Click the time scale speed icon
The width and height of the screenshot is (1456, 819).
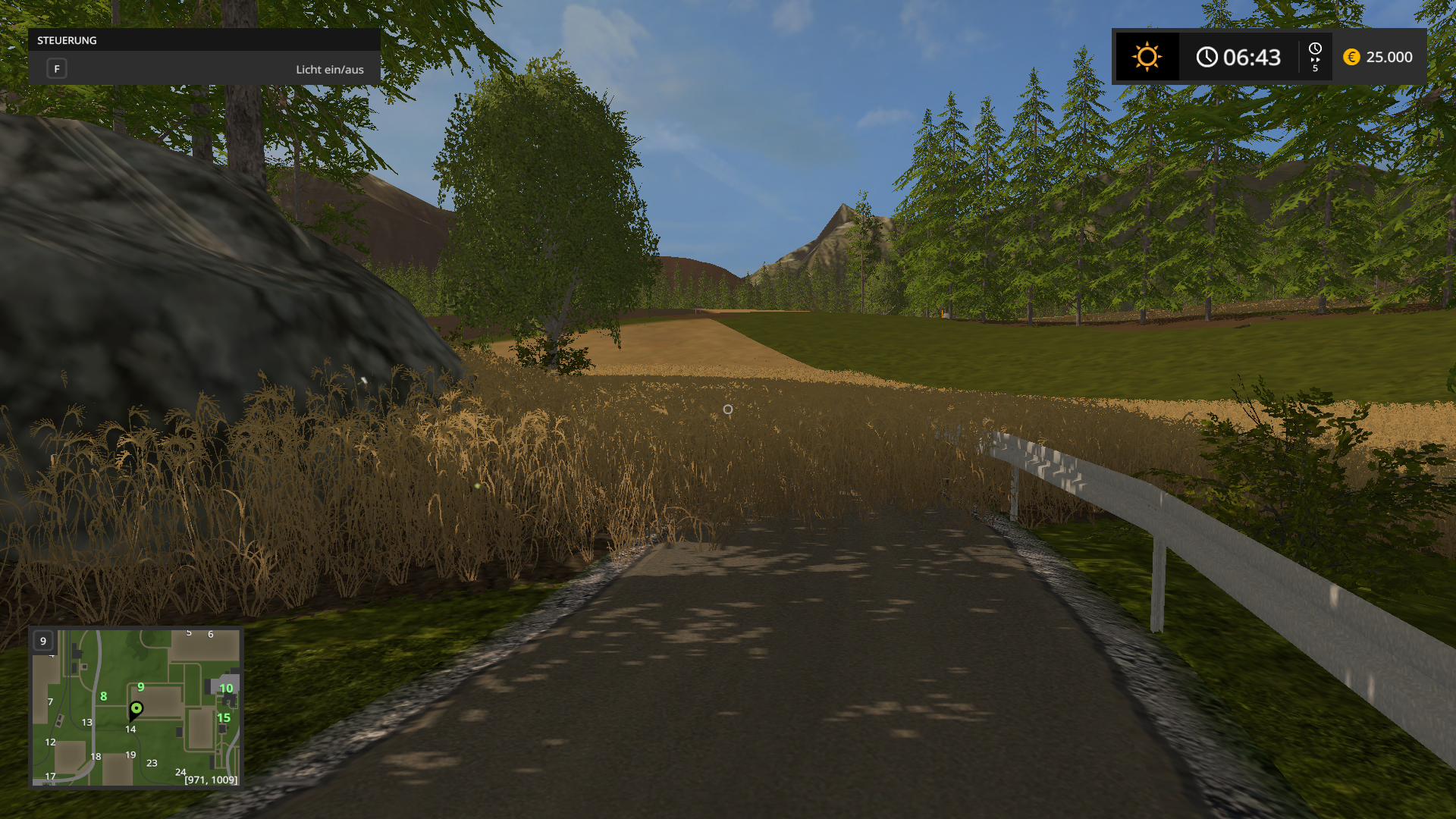1315,57
